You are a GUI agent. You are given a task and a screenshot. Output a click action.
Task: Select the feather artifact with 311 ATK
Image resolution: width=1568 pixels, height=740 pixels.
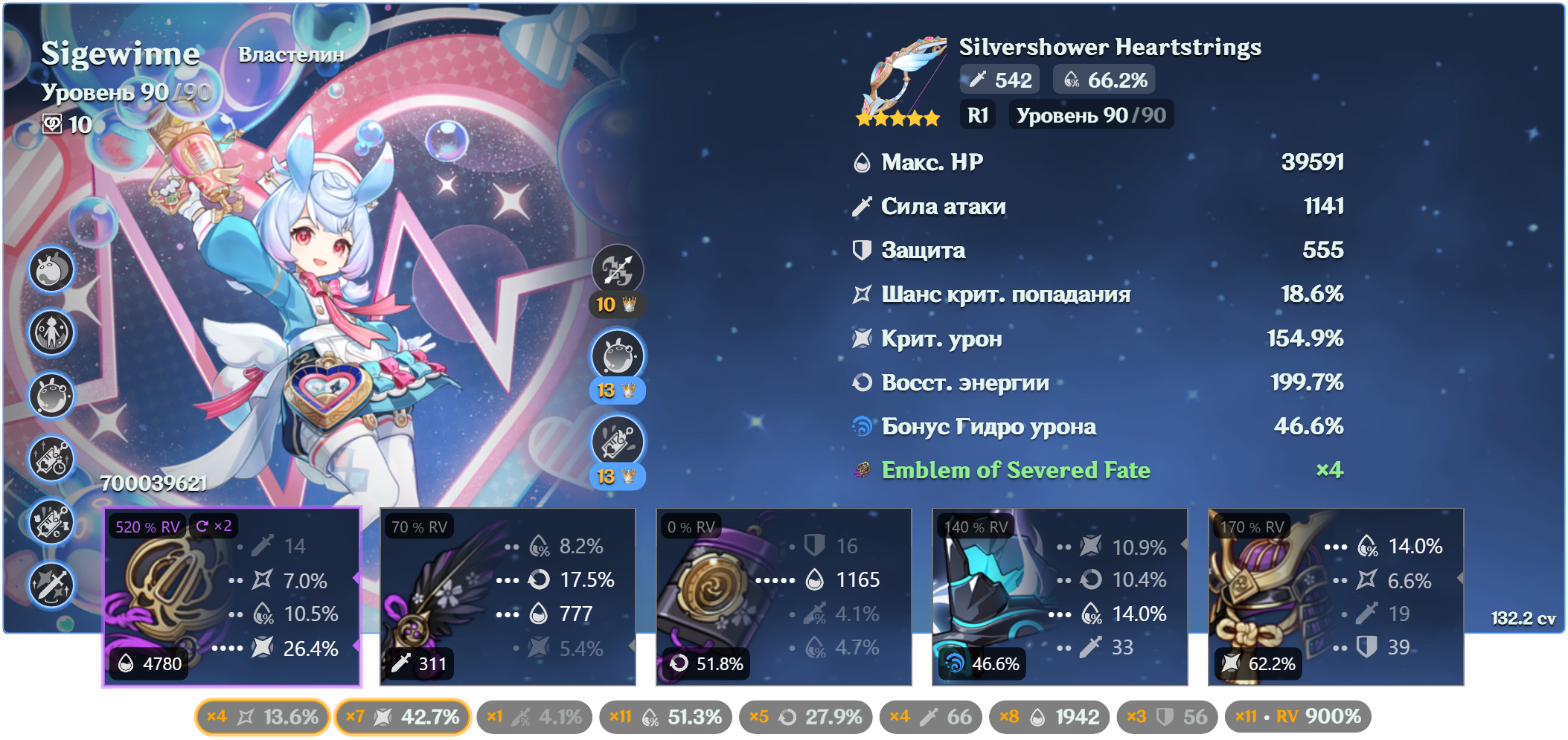[508, 597]
